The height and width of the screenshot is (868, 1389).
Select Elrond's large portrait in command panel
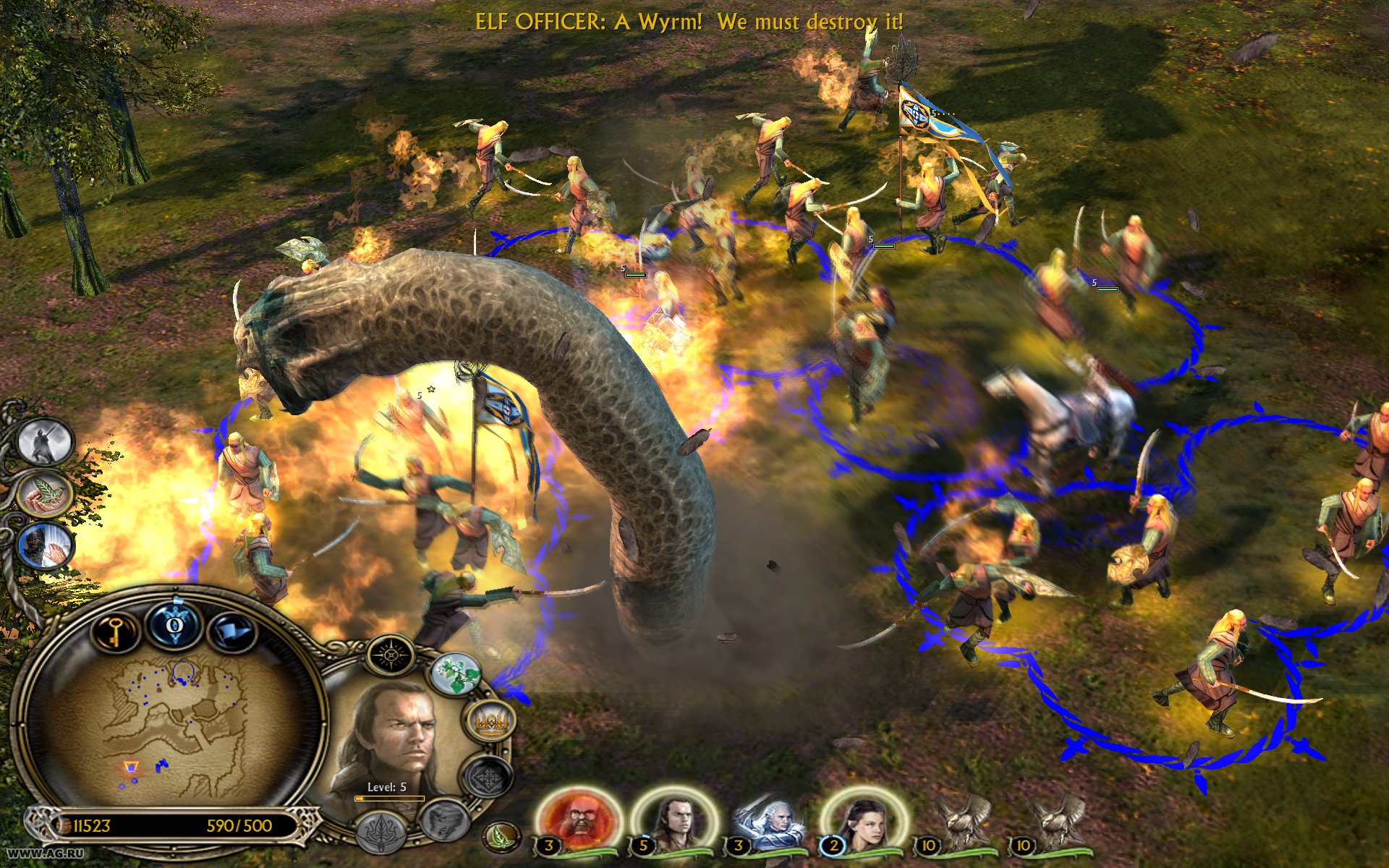[396, 738]
